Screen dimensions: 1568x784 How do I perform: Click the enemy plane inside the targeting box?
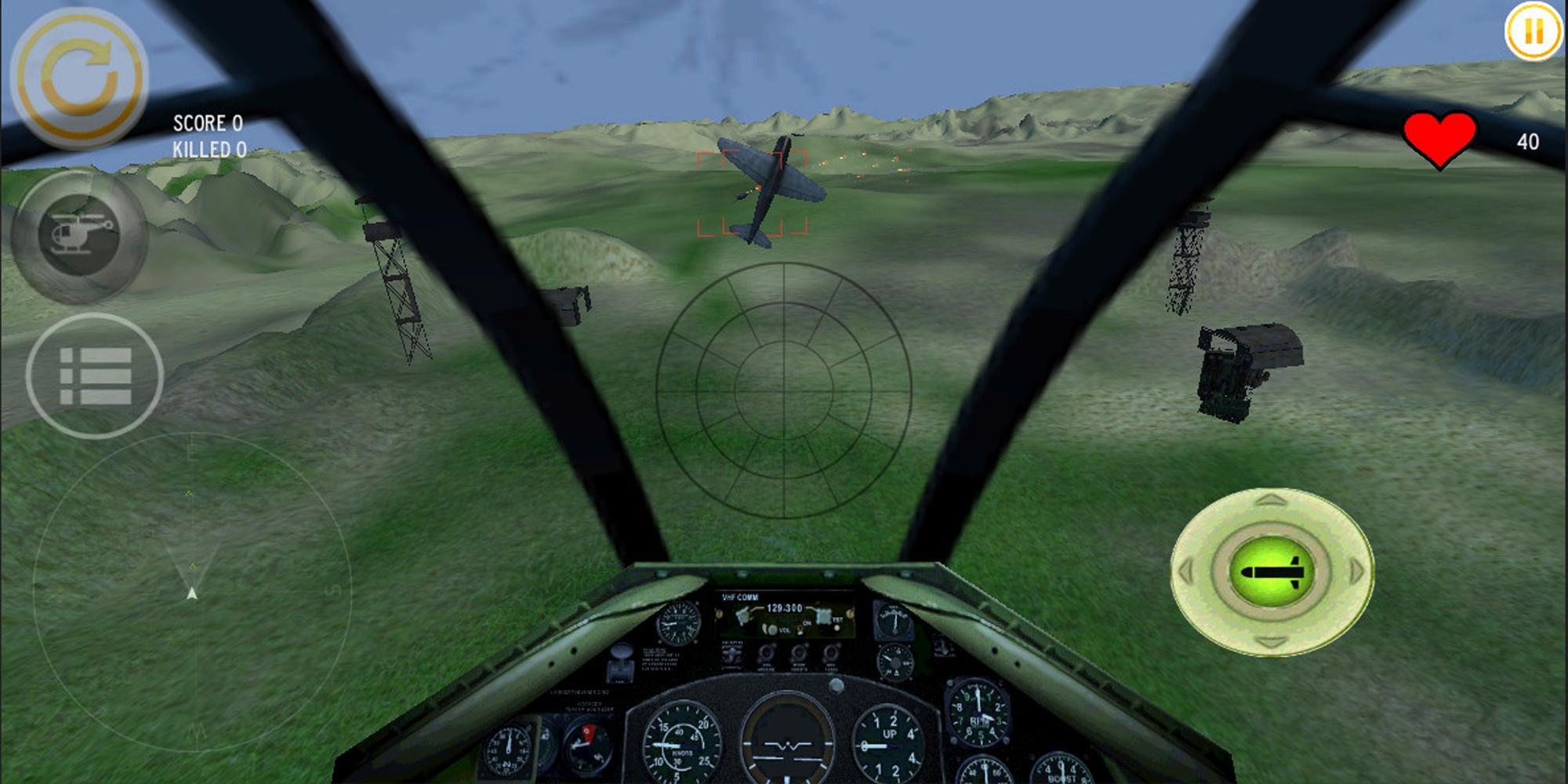[764, 188]
